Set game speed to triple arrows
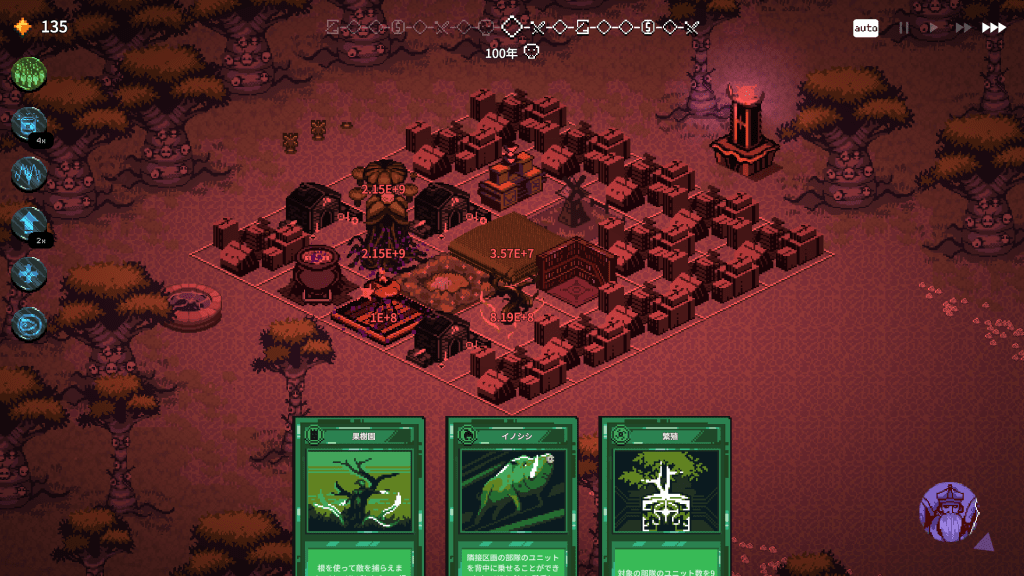This screenshot has height=576, width=1024. [993, 28]
